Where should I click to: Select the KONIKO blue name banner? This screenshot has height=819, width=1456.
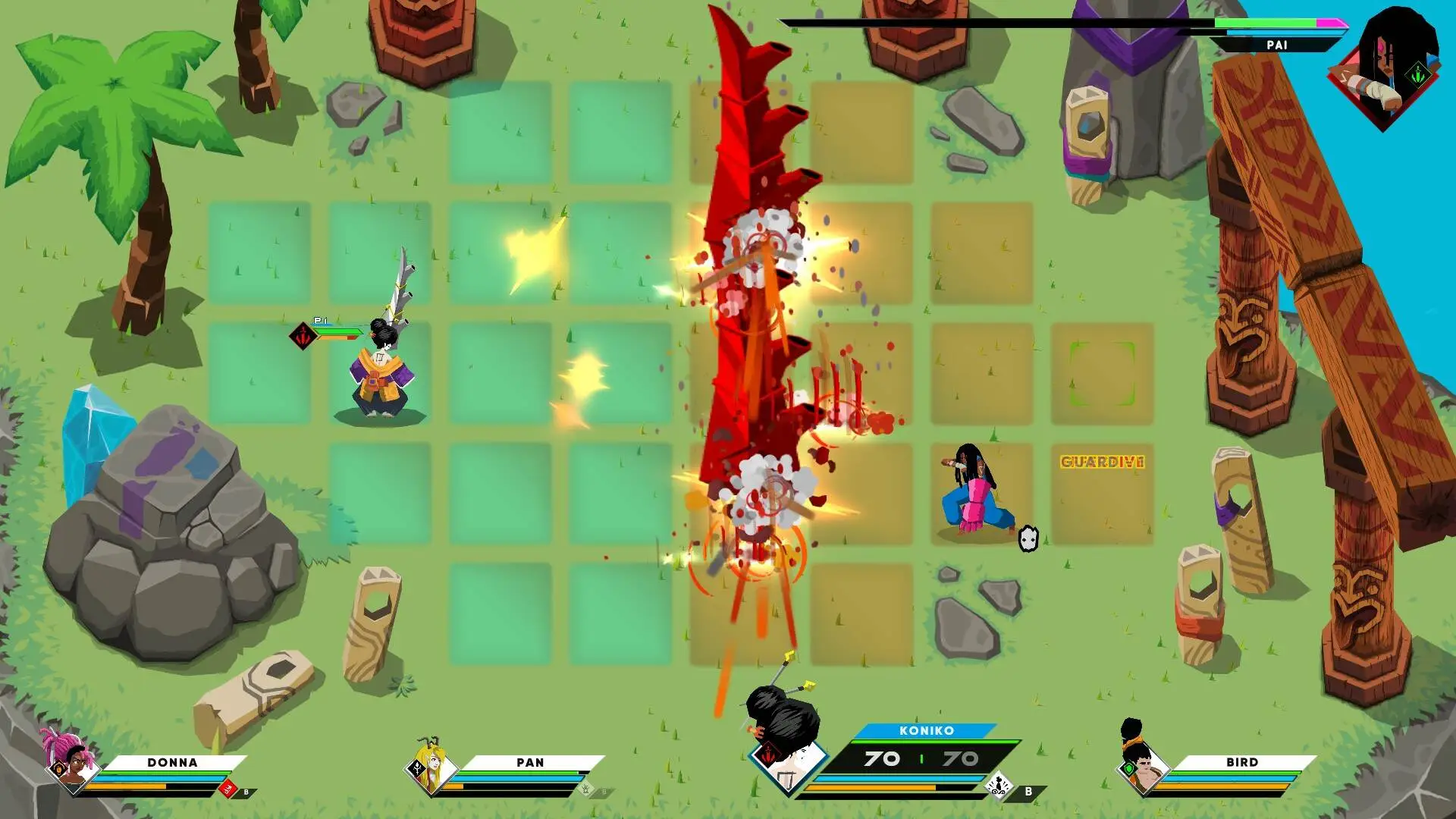point(925,731)
